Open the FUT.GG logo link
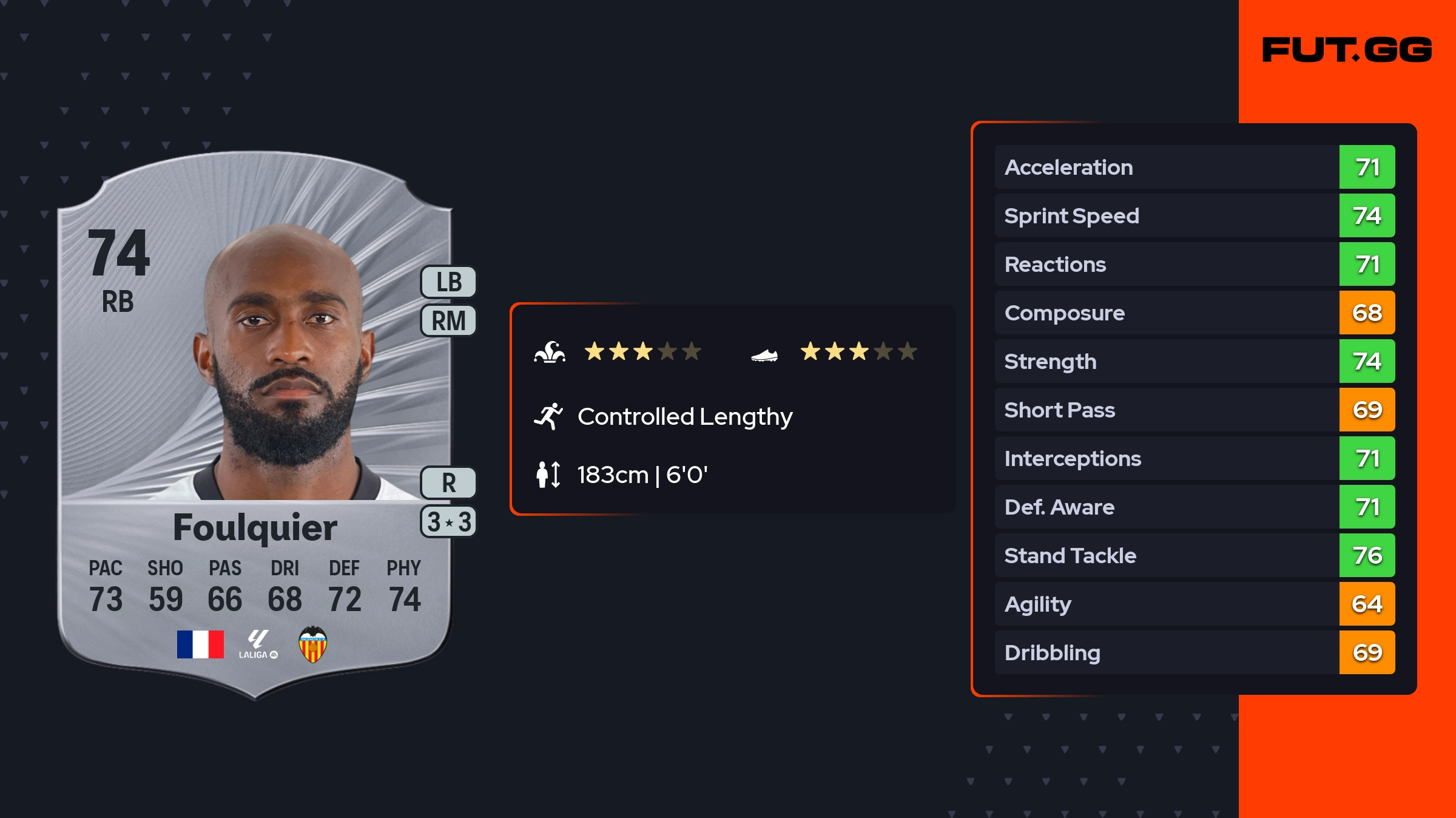Viewport: 1456px width, 818px height. [1347, 50]
